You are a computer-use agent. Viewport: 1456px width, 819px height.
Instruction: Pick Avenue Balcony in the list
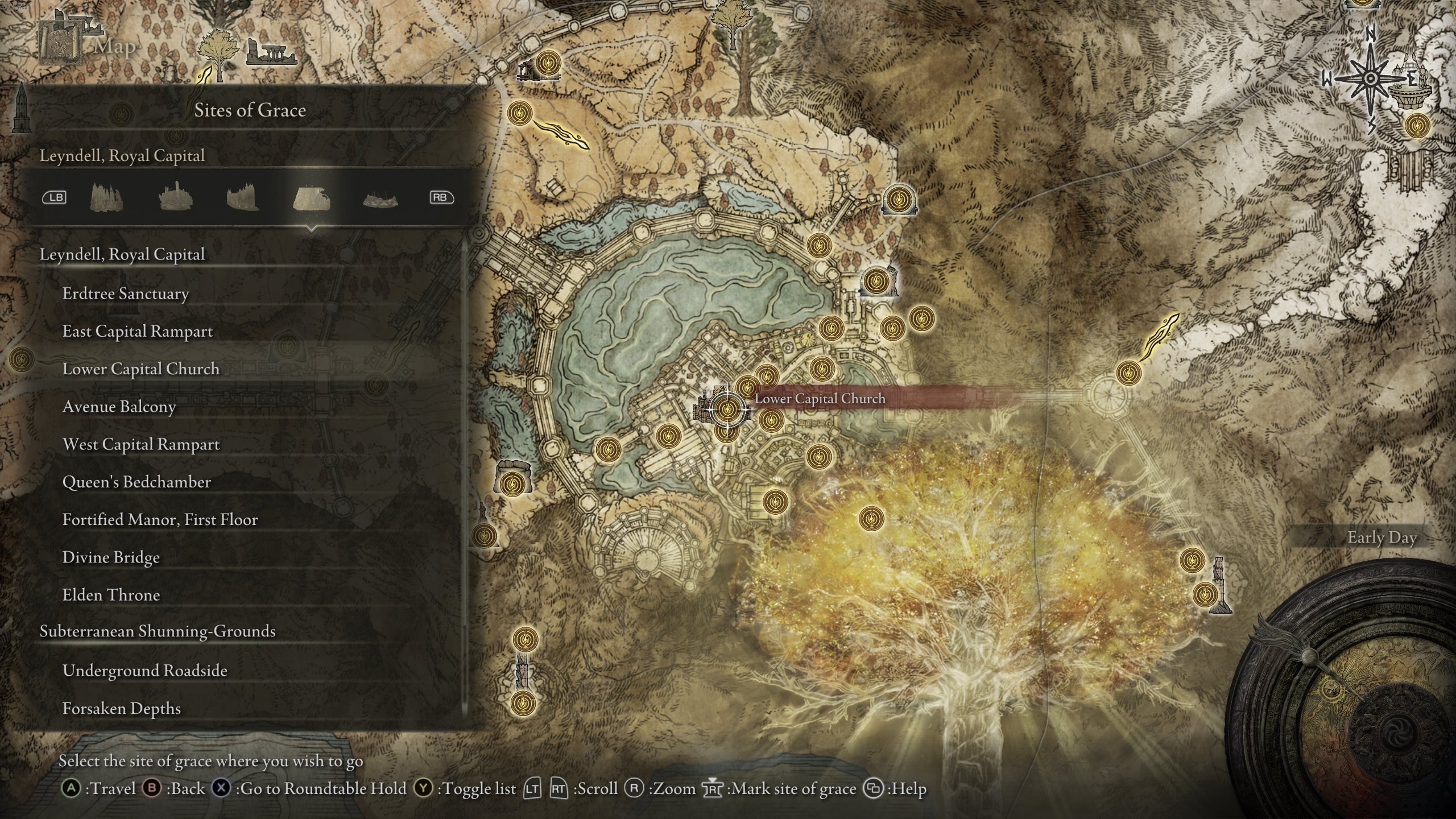(x=119, y=407)
